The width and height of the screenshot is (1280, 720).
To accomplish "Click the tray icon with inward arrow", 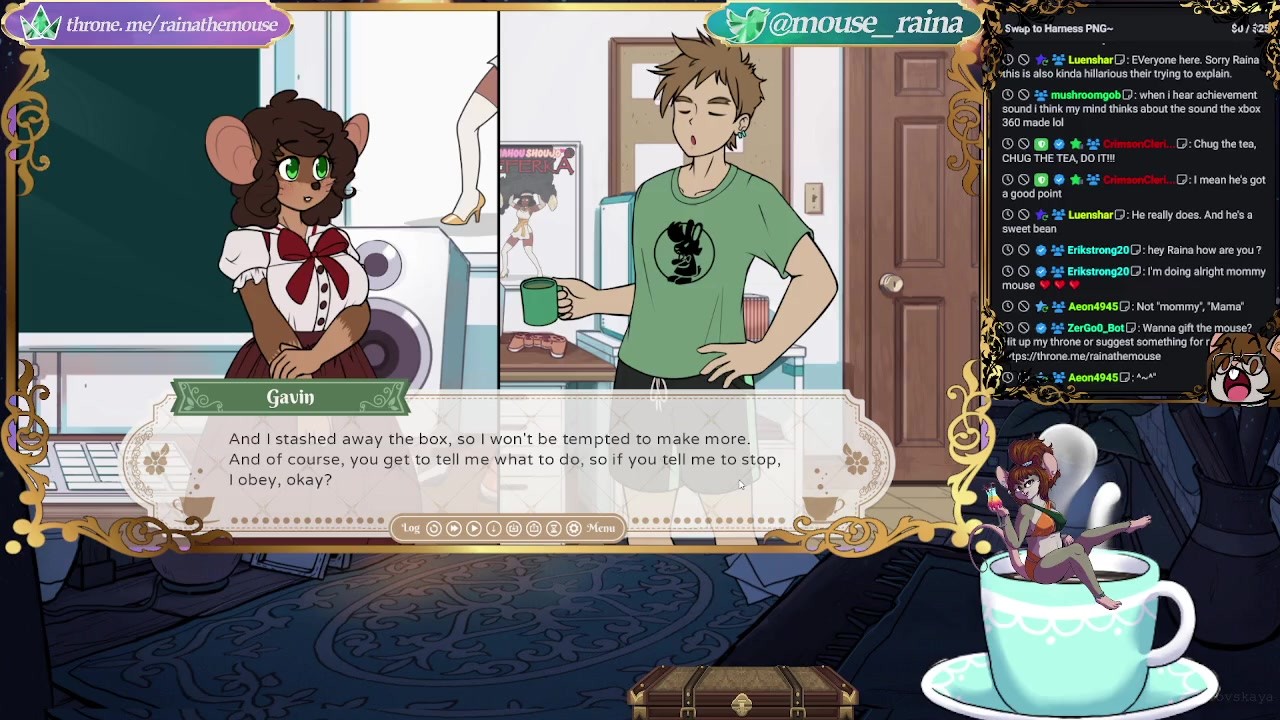I will (x=514, y=528).
